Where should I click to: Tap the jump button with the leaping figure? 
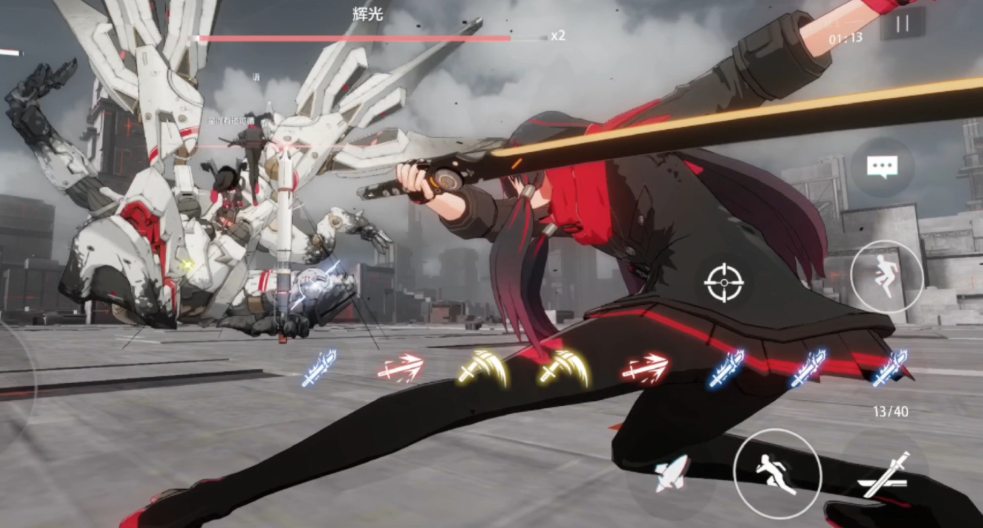[x=886, y=276]
